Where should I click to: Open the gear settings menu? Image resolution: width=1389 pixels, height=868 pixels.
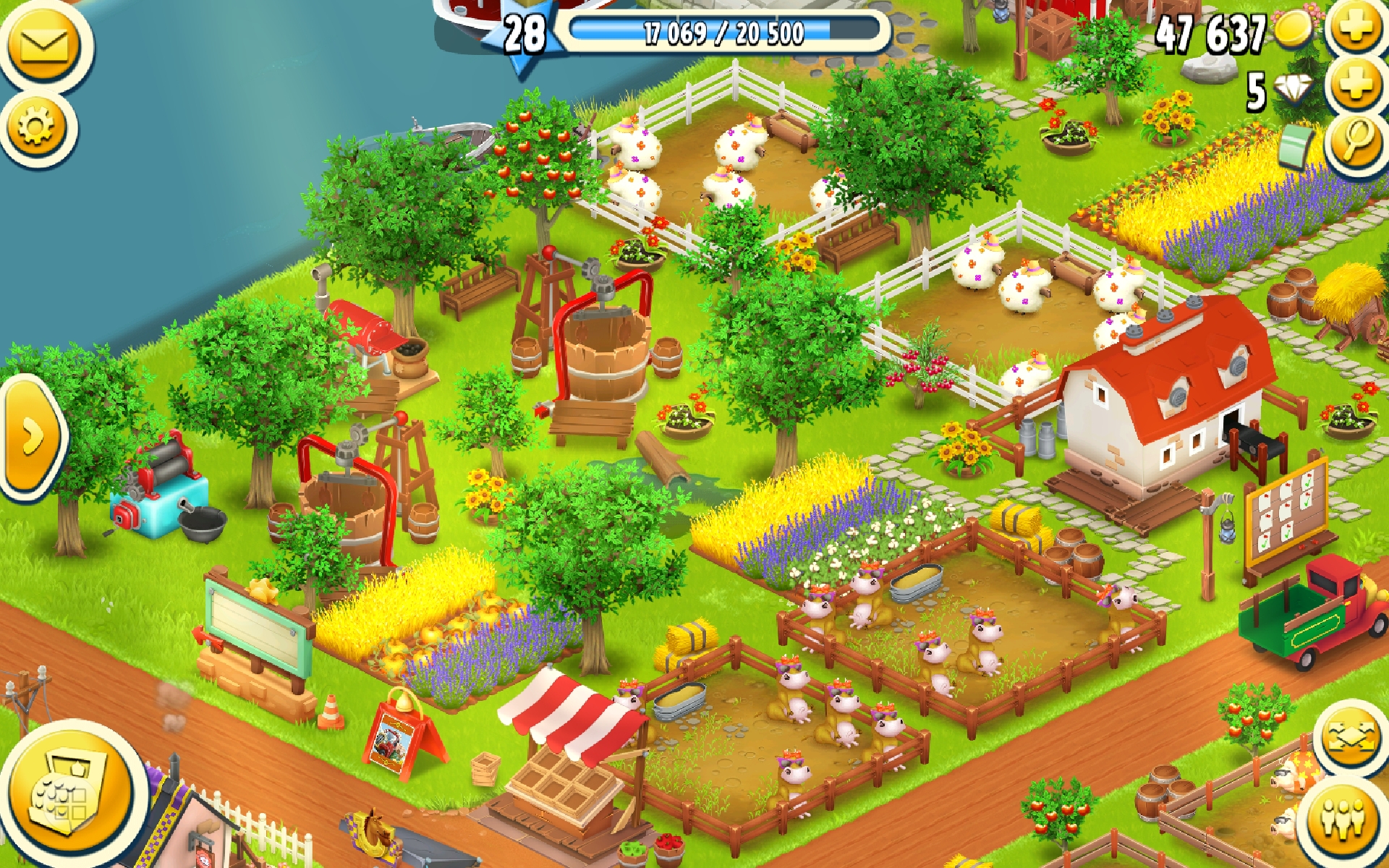(36, 128)
